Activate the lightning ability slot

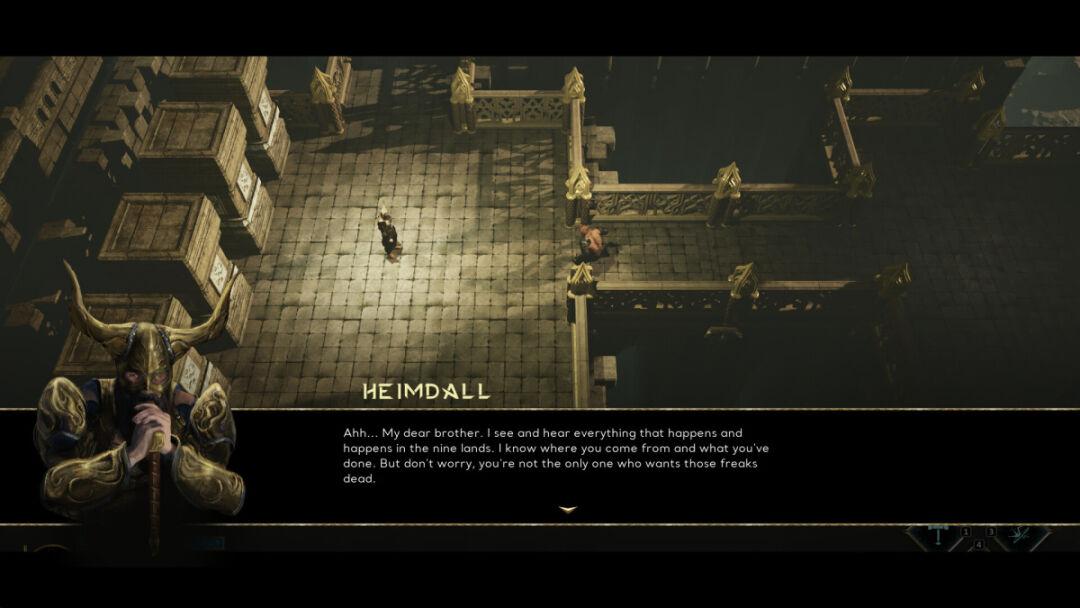coord(1019,536)
